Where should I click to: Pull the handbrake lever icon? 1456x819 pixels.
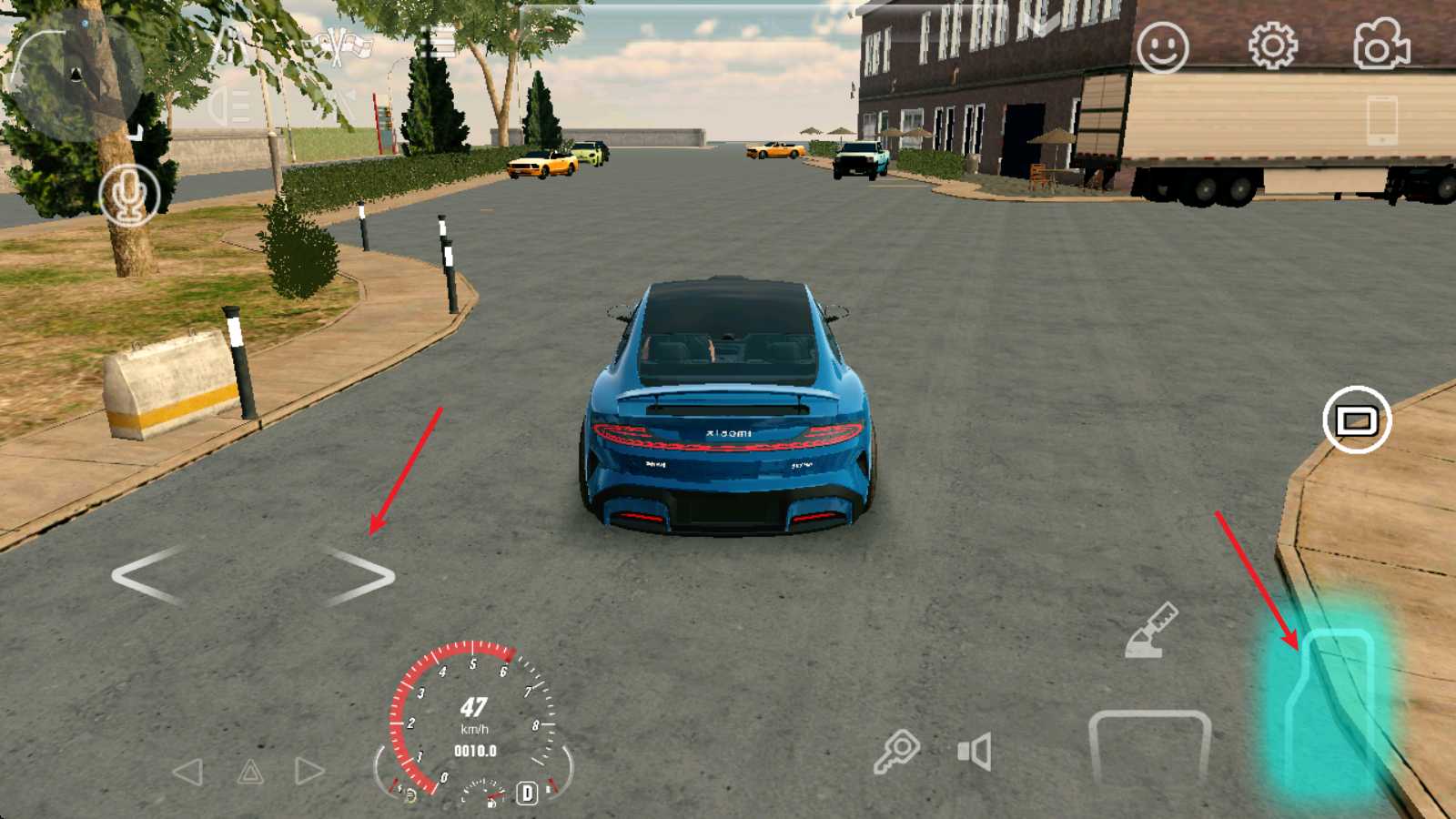(x=1151, y=630)
